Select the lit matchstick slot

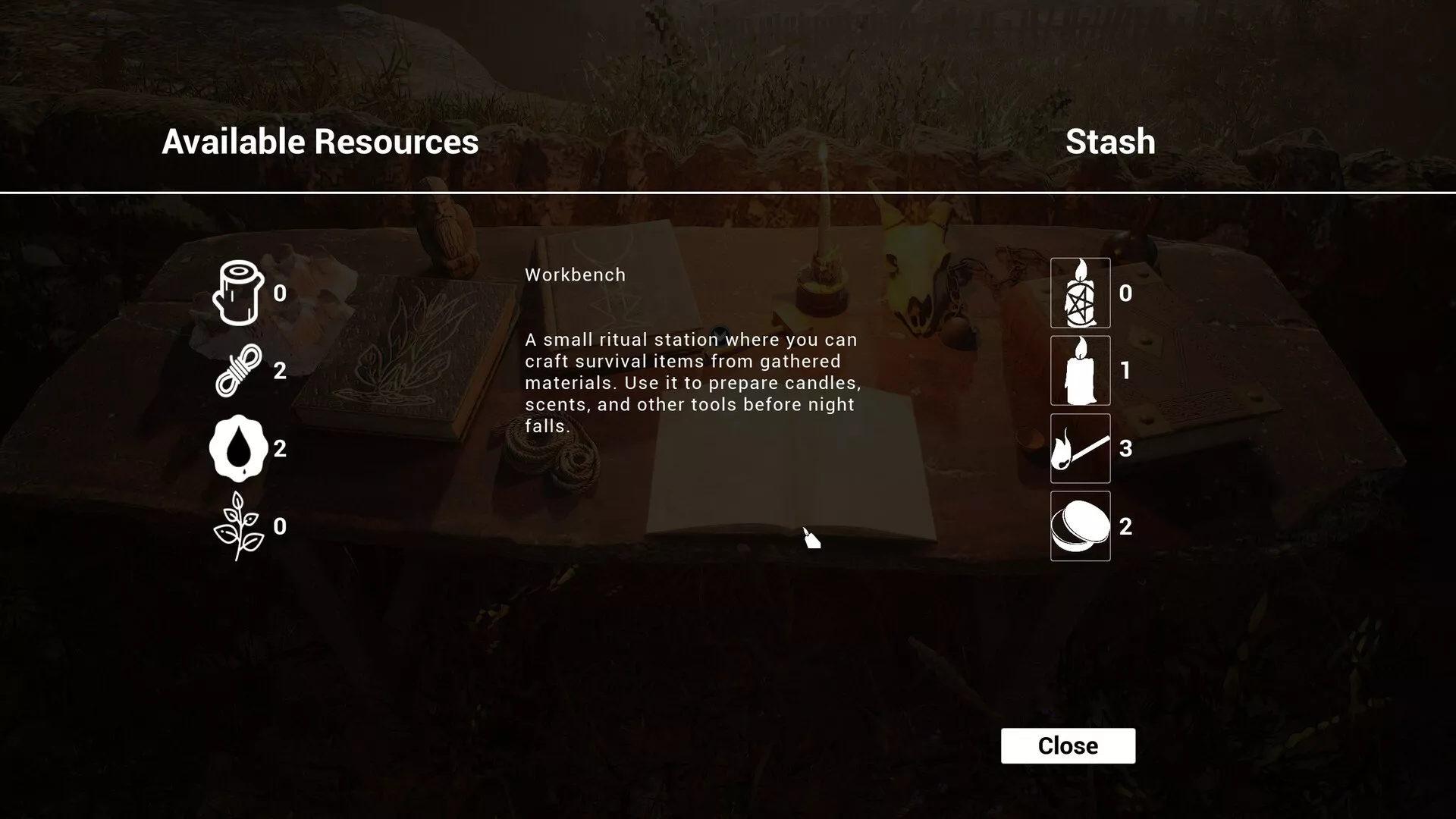(1080, 448)
